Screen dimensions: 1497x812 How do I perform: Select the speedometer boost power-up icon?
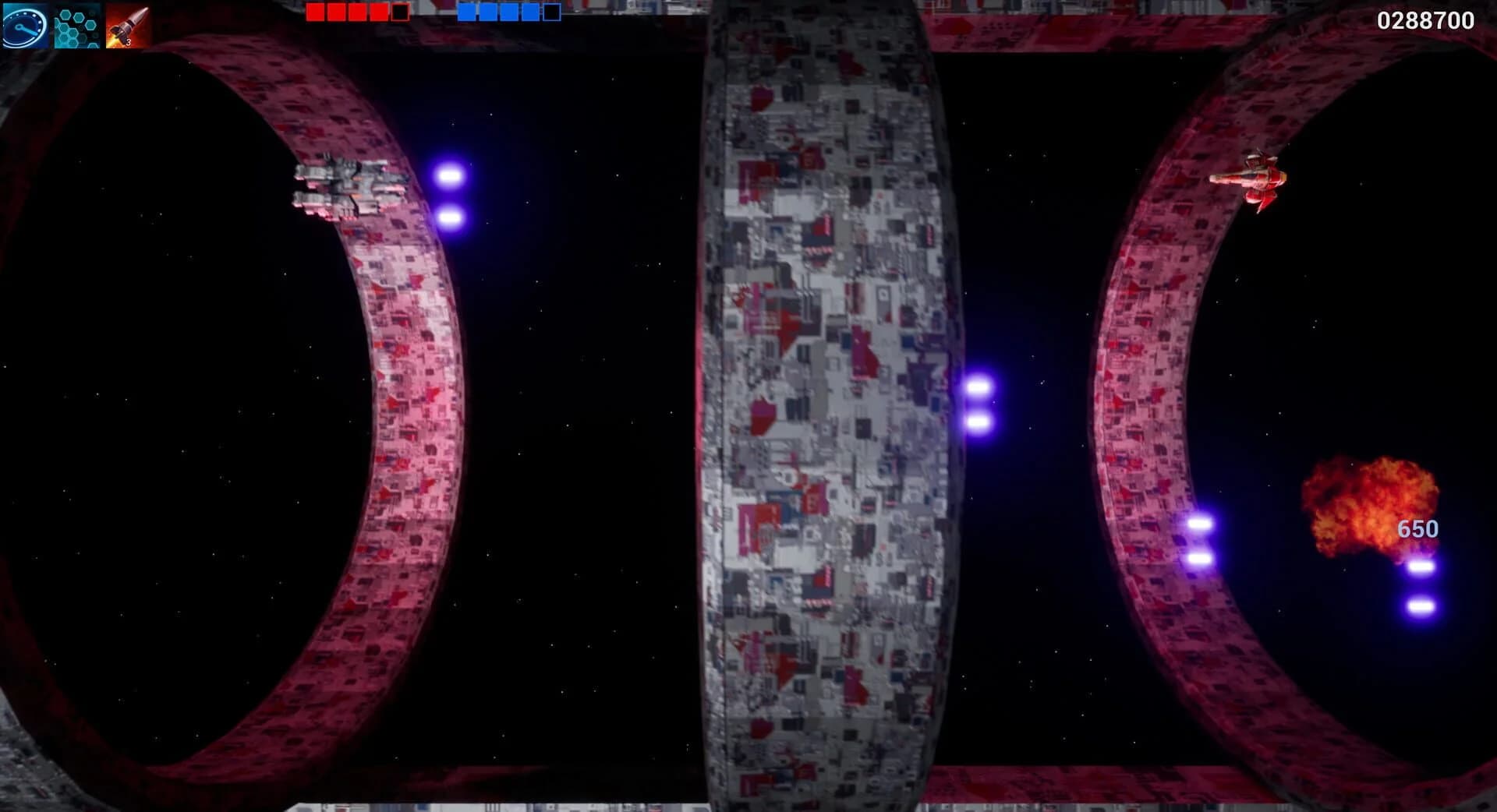[25, 21]
